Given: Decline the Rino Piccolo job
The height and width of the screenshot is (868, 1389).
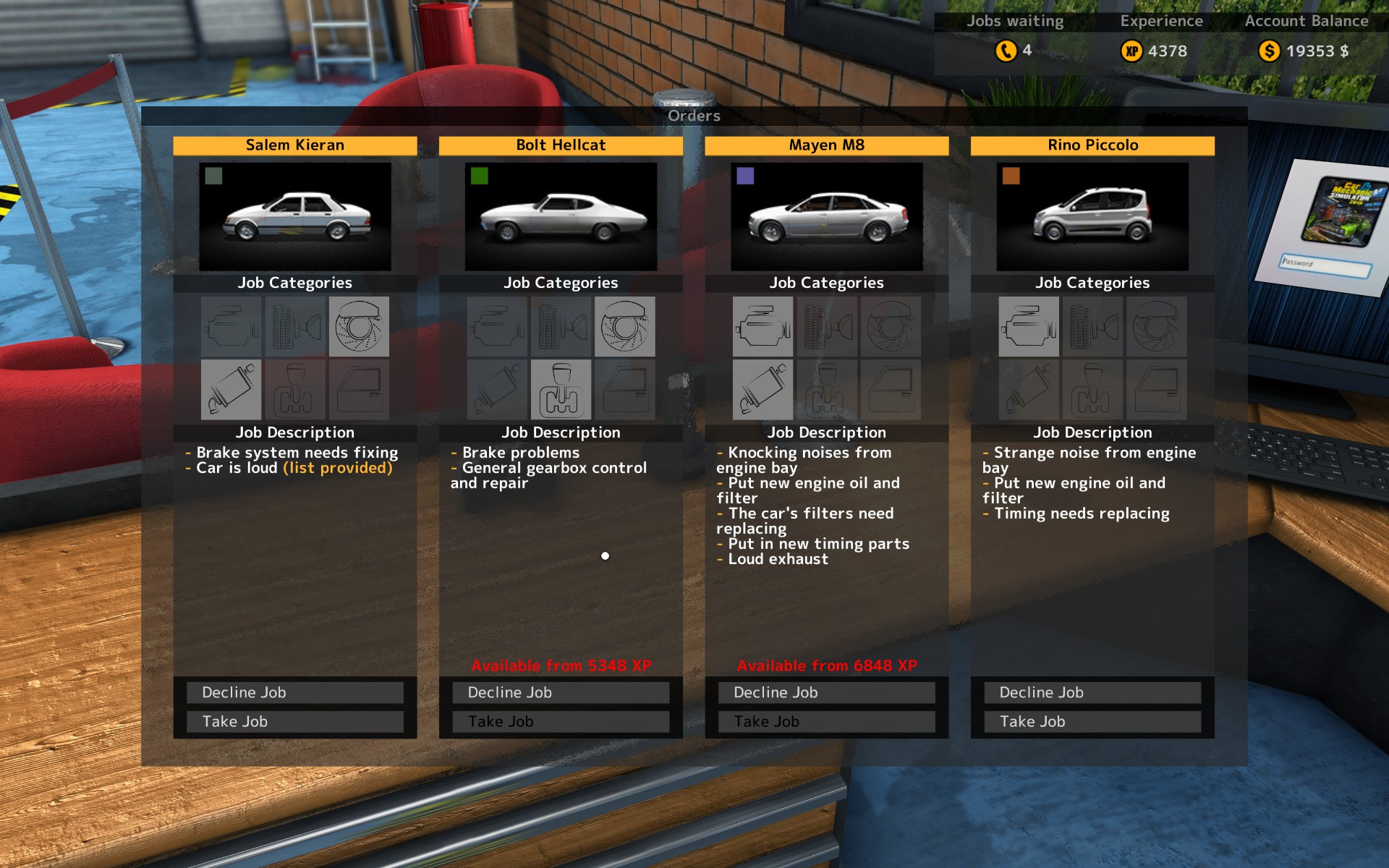Looking at the screenshot, I should click(1092, 692).
